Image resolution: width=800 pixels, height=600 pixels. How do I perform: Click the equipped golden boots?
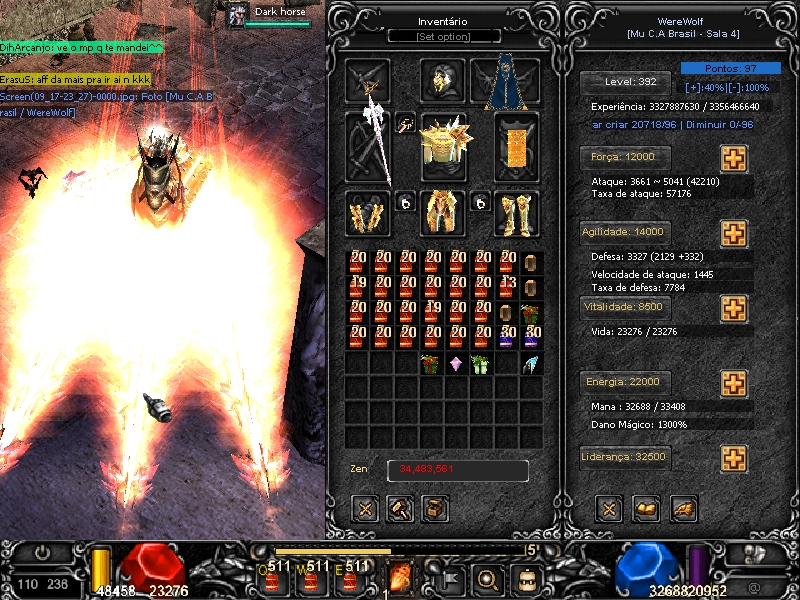click(516, 213)
